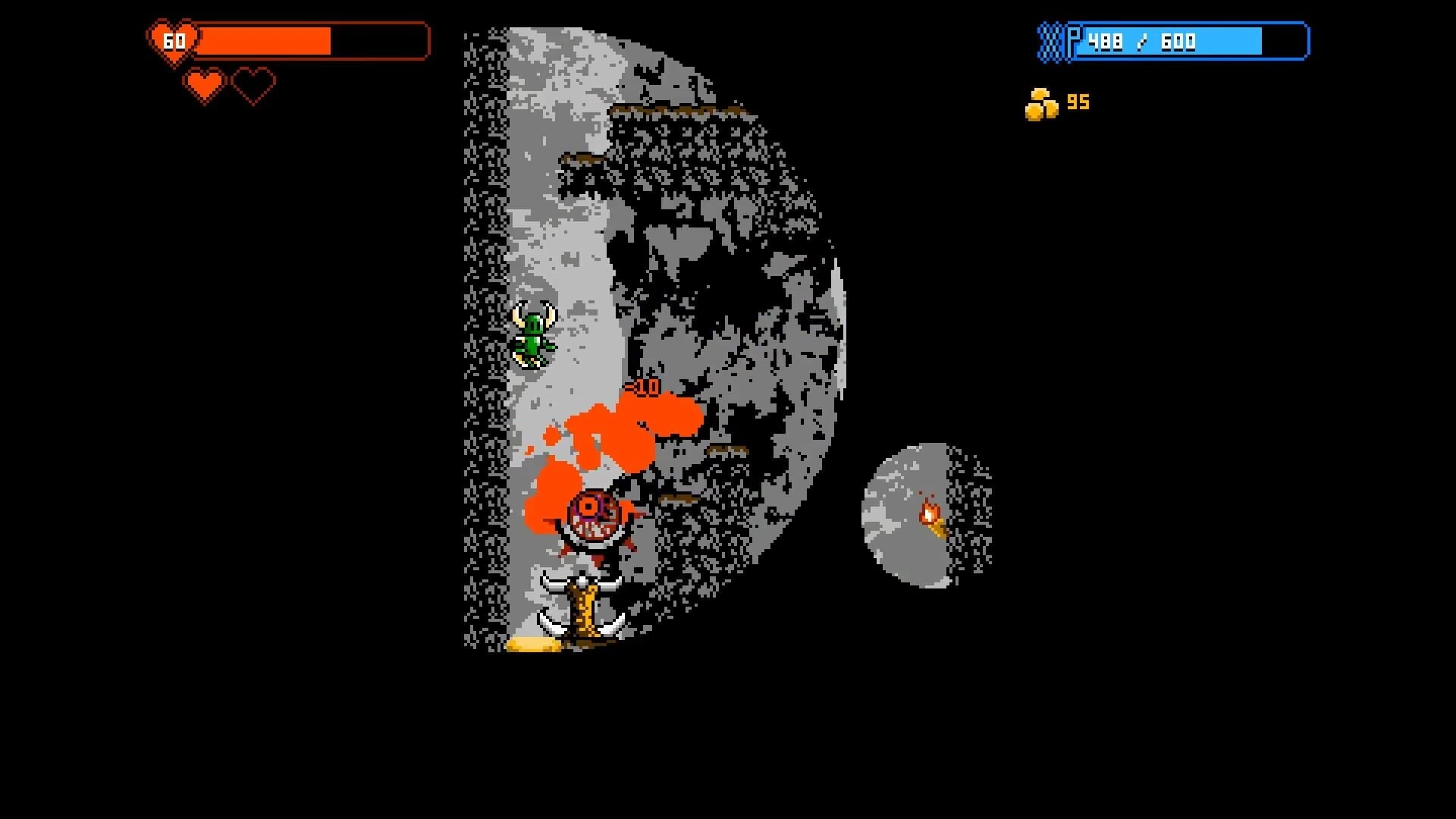Expand the small floating rock island

(x=918, y=516)
